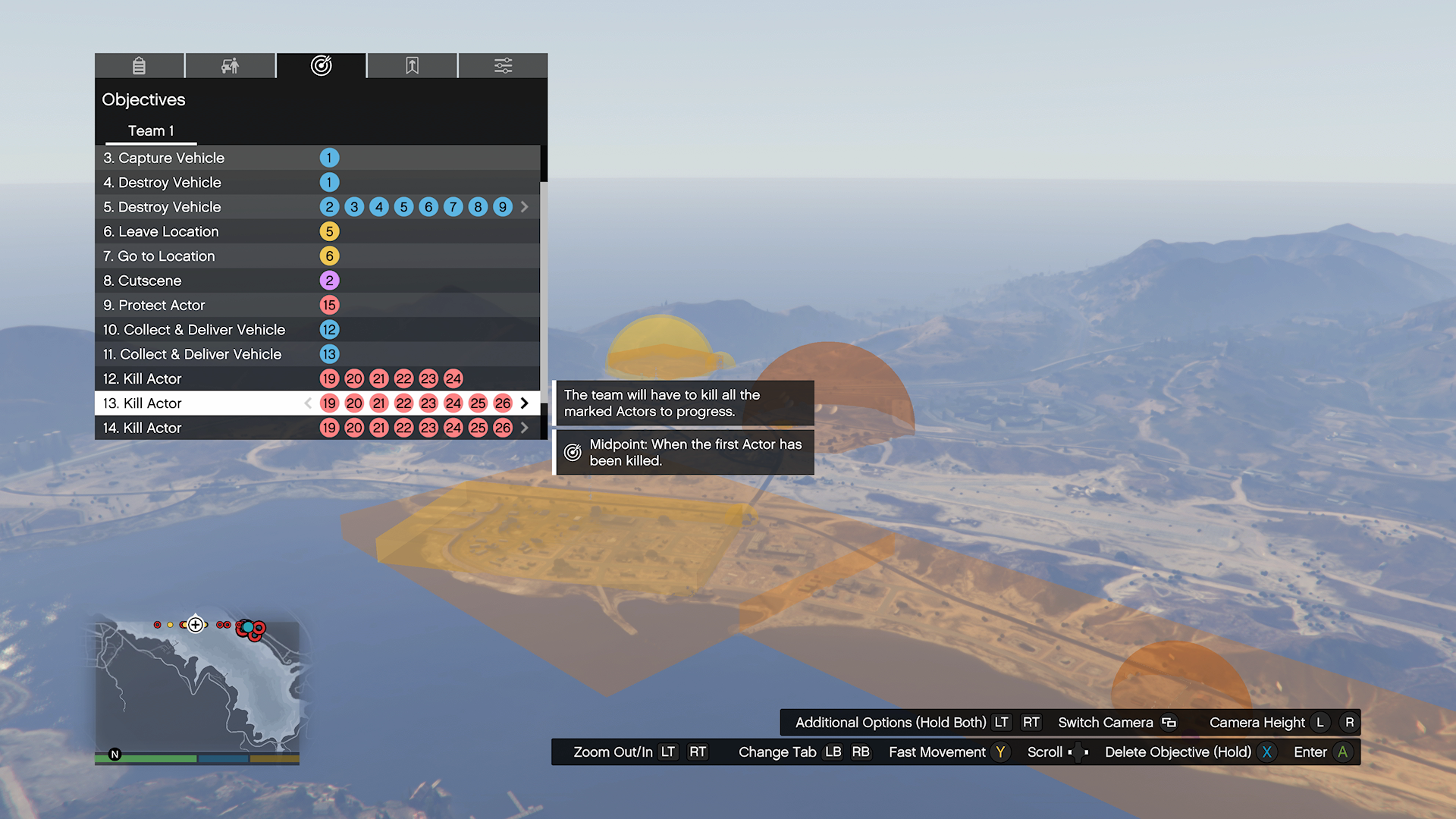Select the Team 1 sub-tab

(x=151, y=131)
